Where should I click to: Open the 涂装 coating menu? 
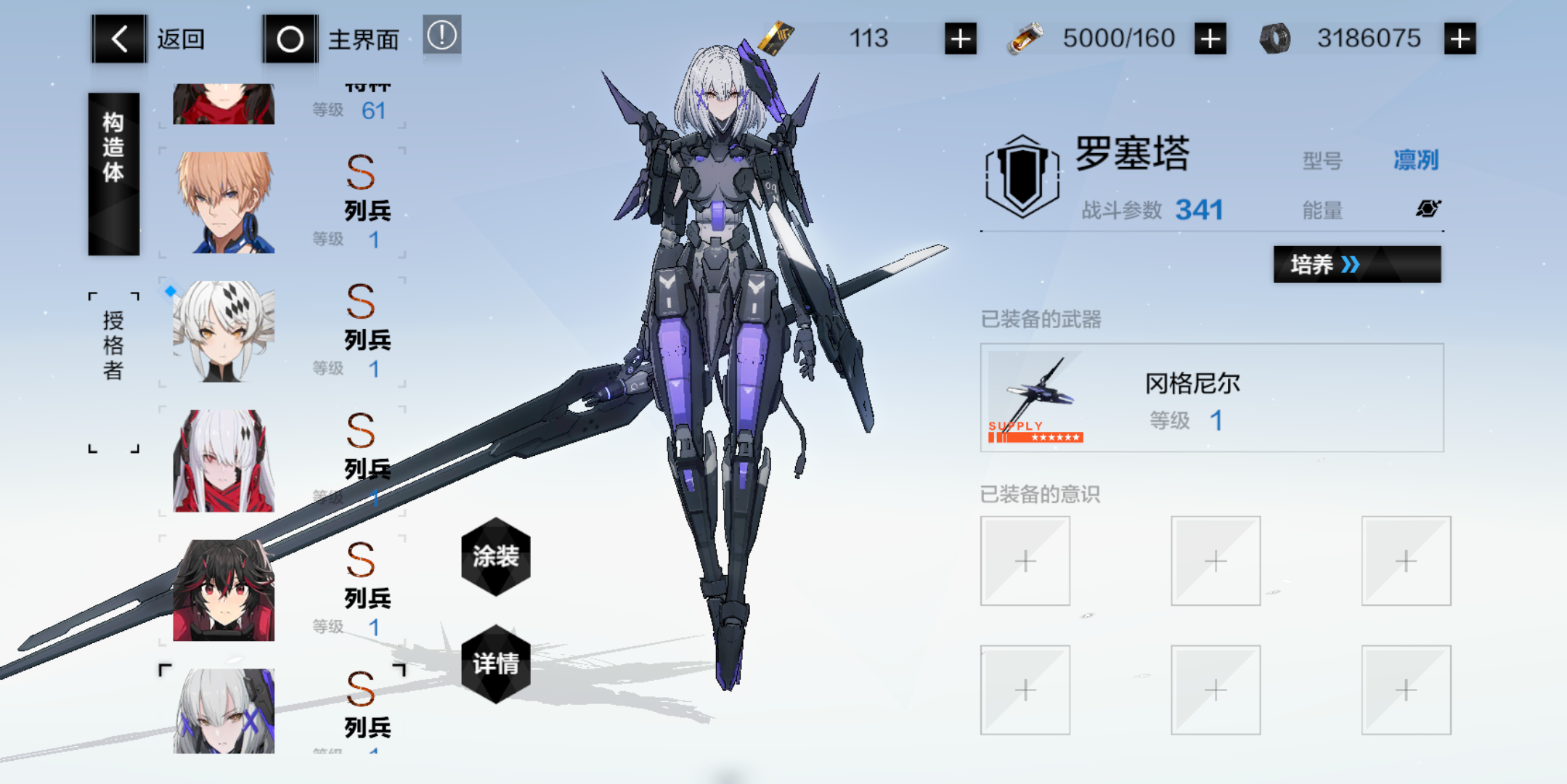pos(495,556)
